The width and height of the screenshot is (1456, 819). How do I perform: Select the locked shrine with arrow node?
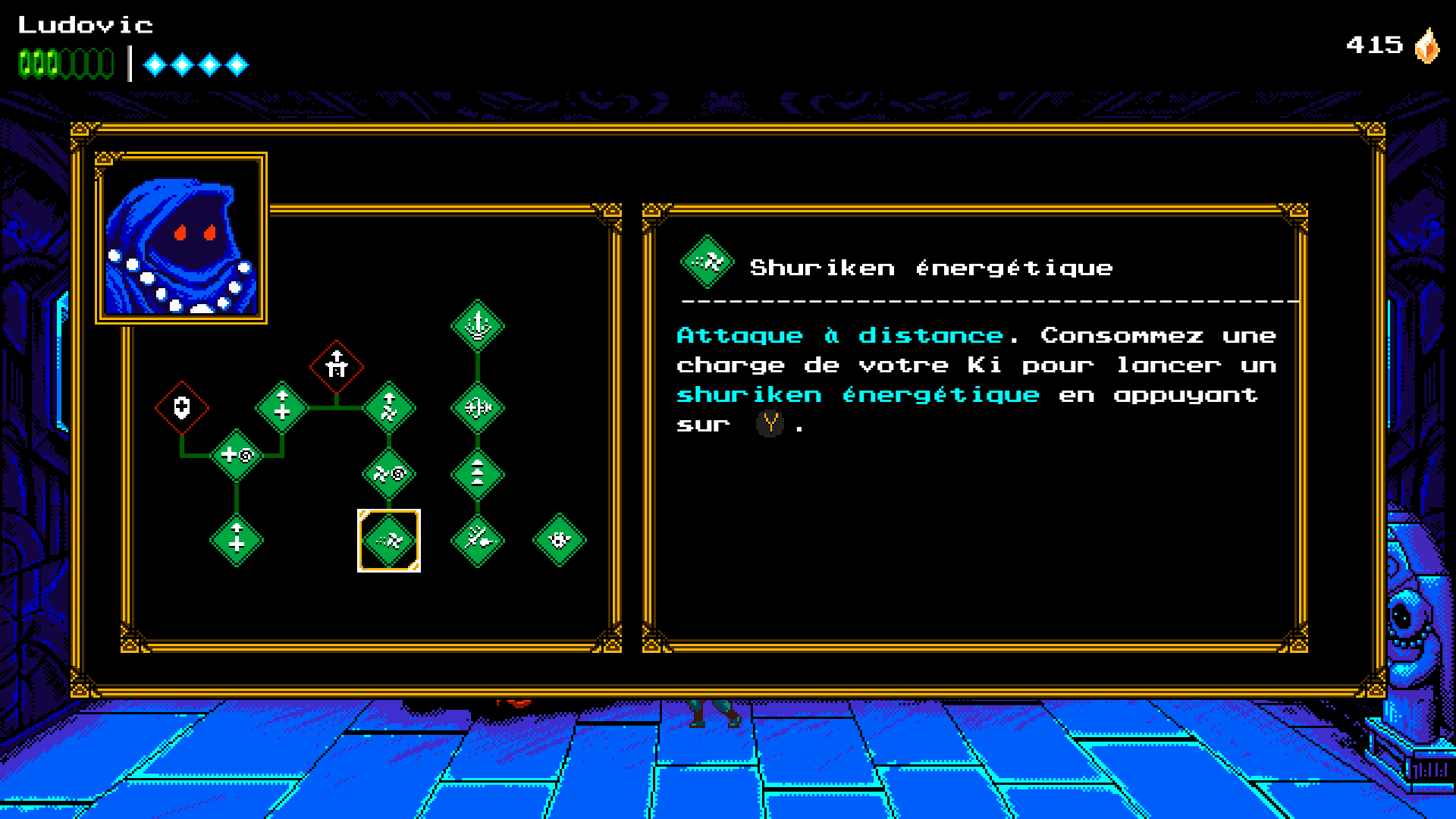pos(337,367)
